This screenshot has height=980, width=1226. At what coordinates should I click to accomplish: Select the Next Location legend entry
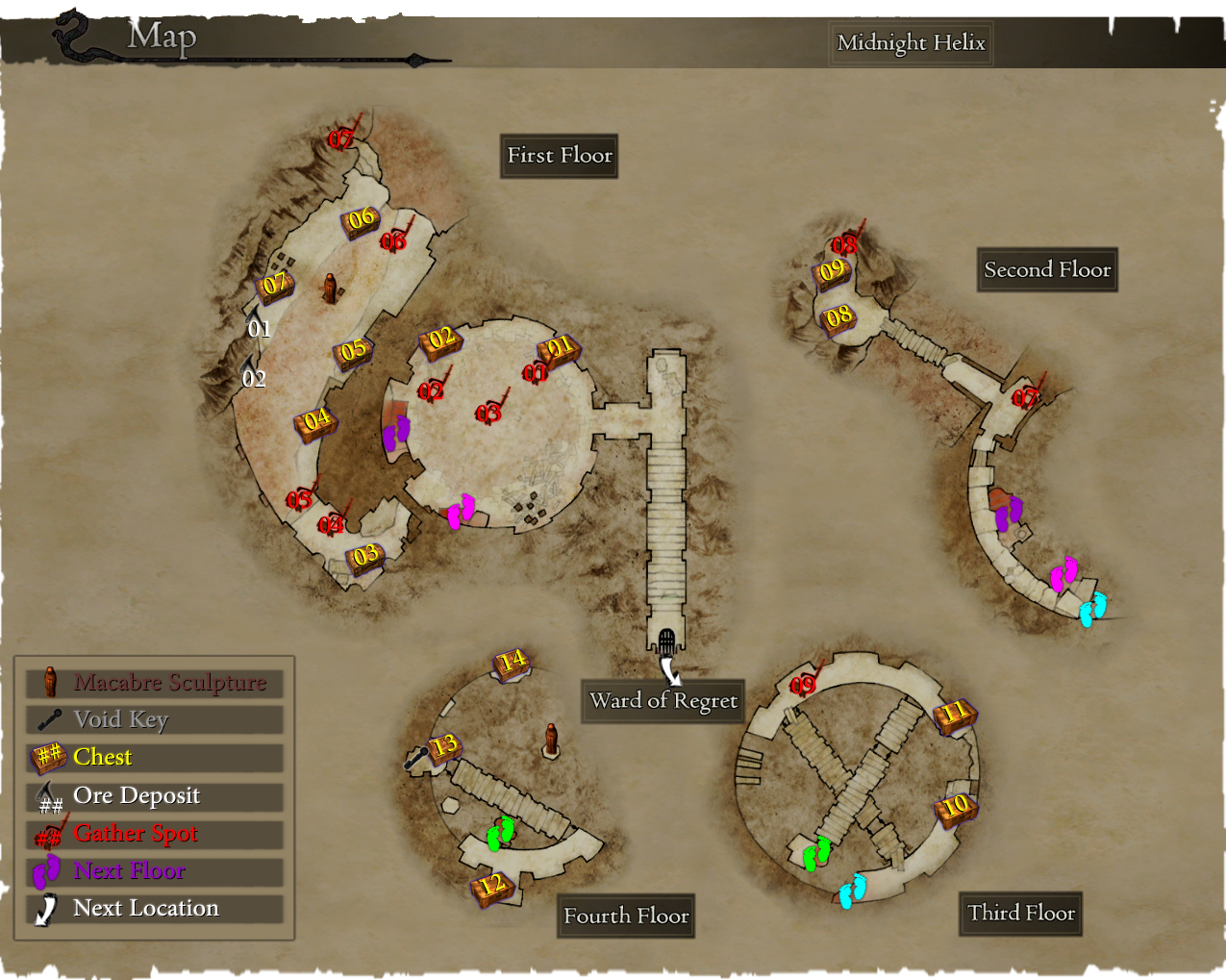154,909
